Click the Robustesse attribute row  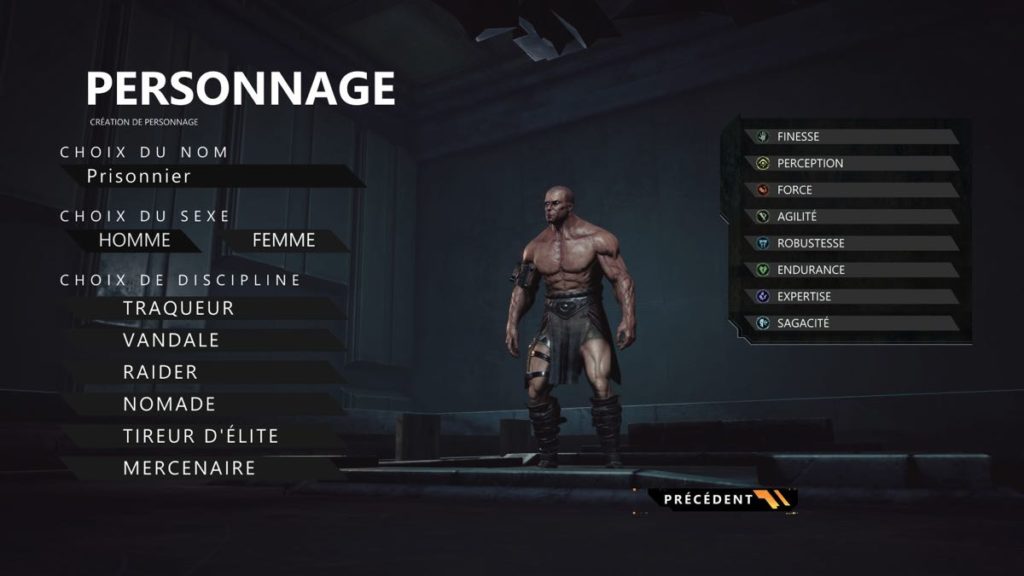point(850,243)
